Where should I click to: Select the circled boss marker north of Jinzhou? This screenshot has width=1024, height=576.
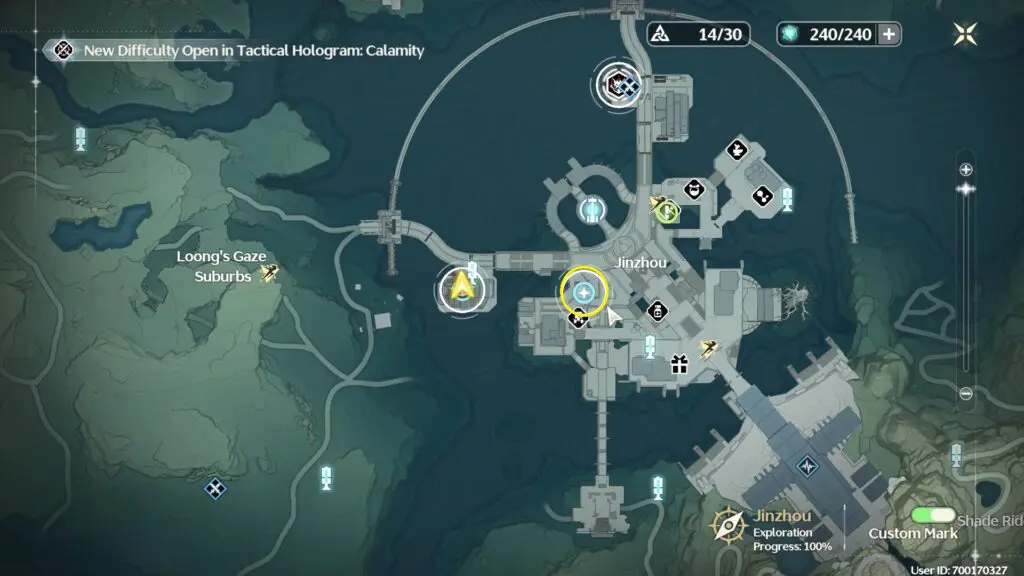tap(618, 84)
